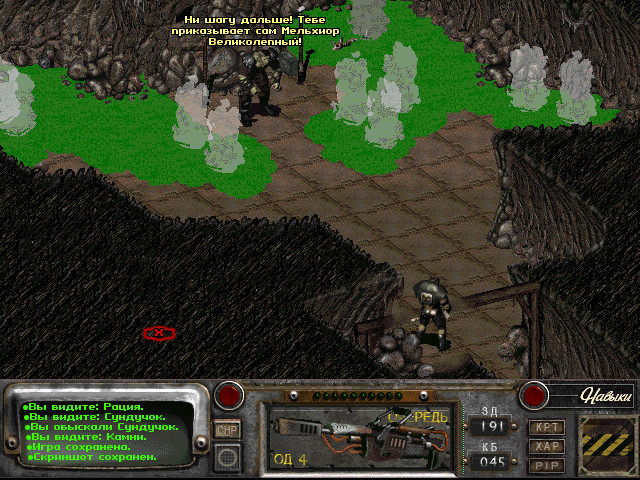Open the ХАР character sheet
Viewport: 640px width, 480px height.
[x=545, y=446]
